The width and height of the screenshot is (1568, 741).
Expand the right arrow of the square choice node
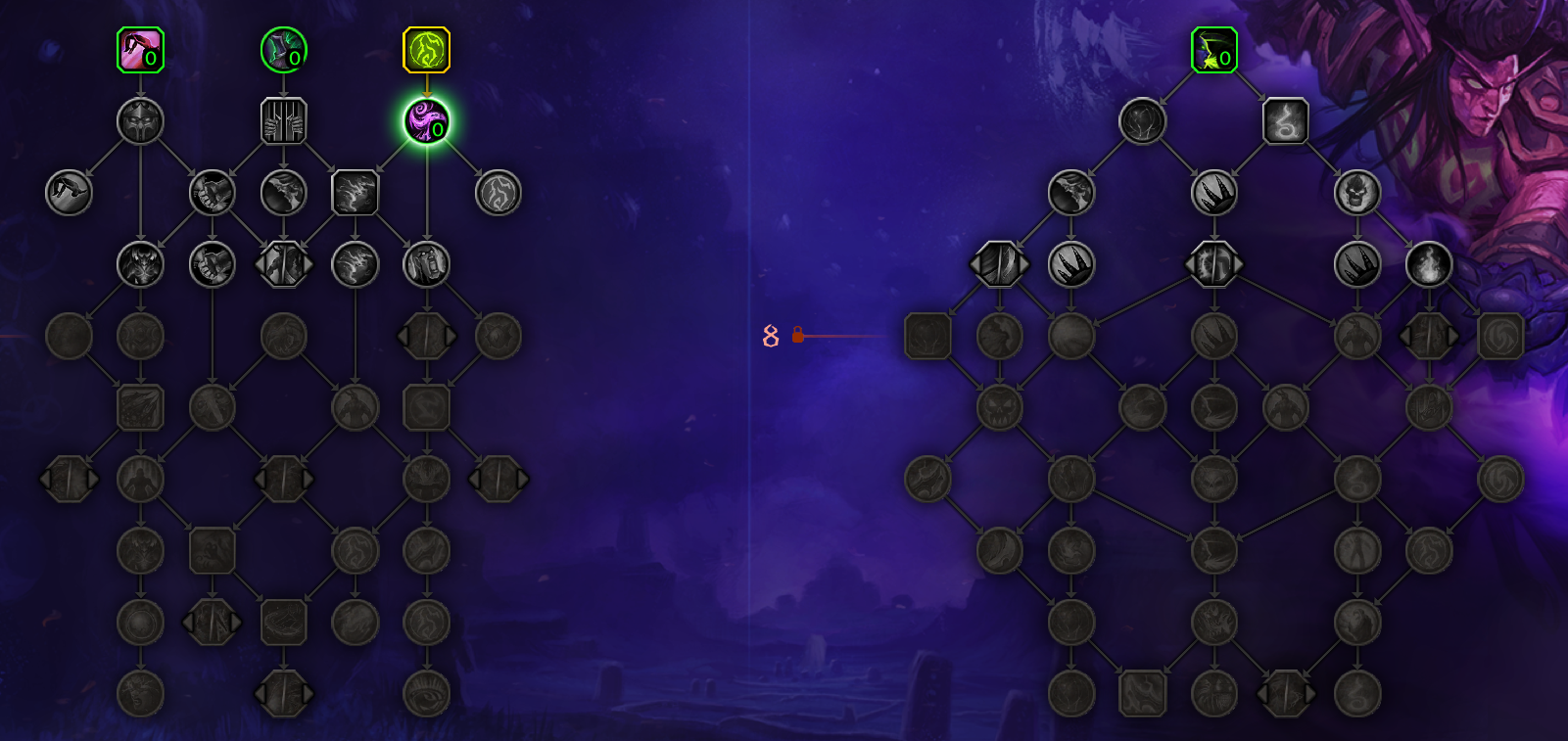448,334
